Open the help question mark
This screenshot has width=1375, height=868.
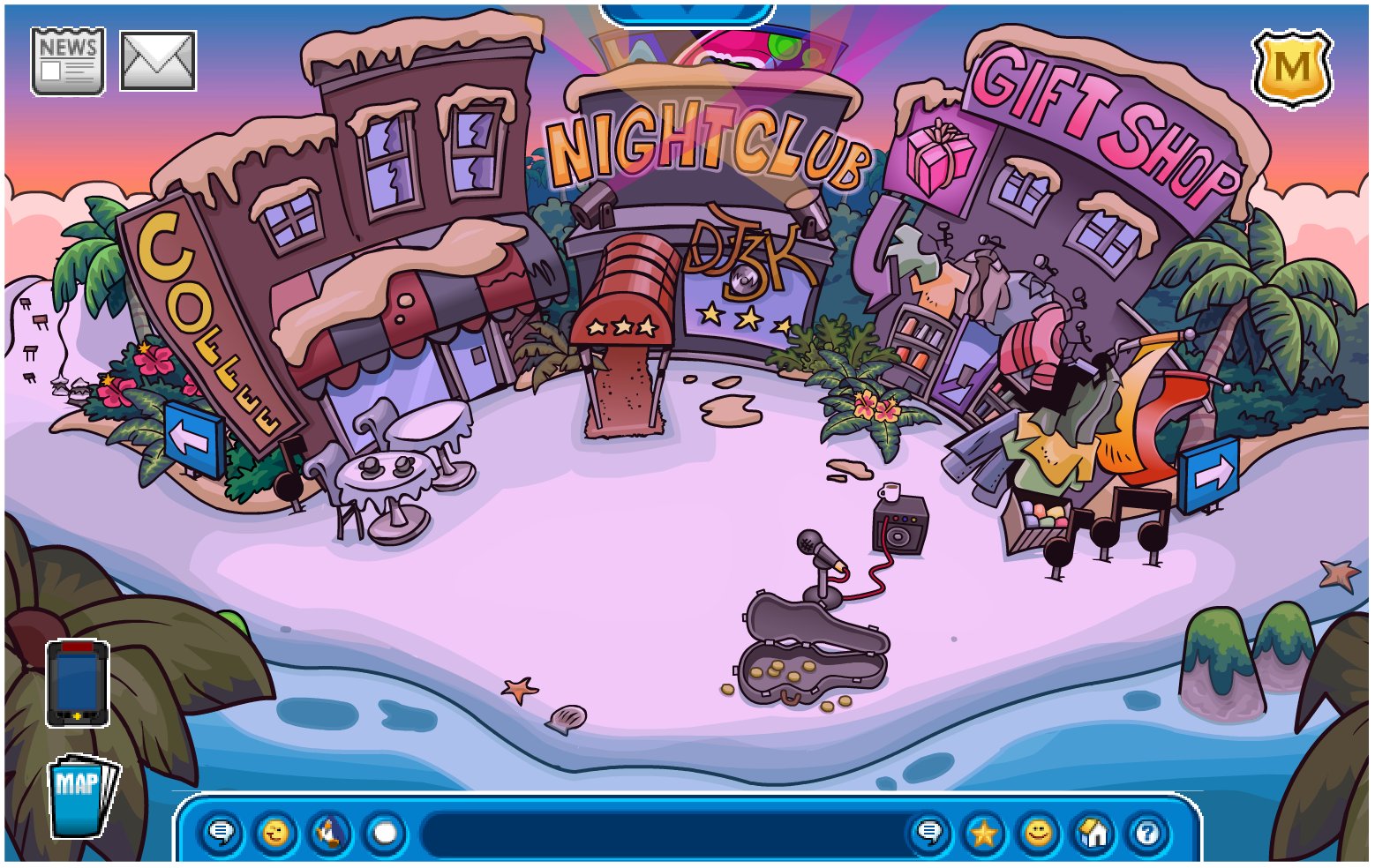[x=1149, y=833]
